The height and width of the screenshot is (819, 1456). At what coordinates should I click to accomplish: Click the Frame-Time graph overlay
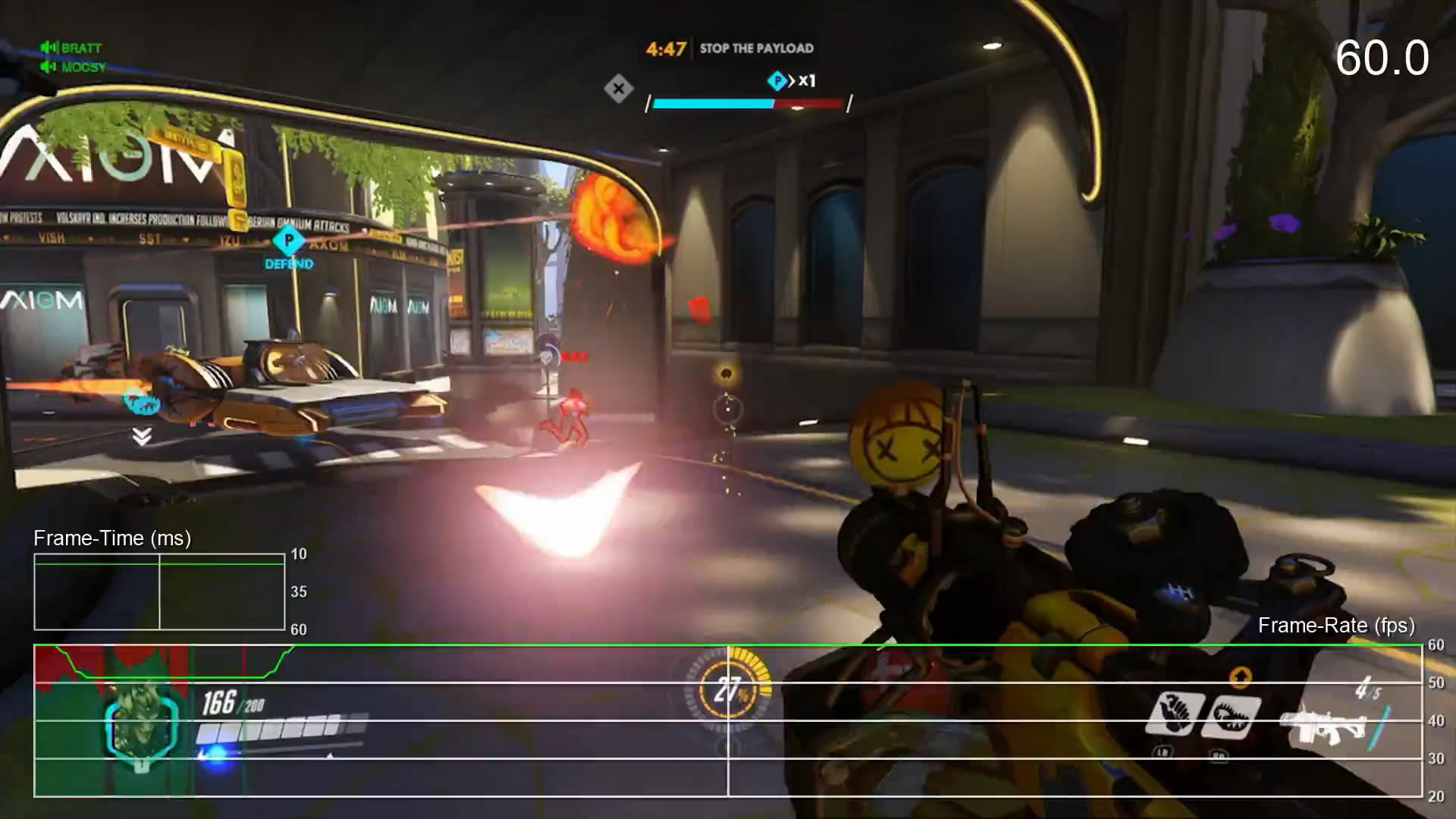[x=159, y=591]
